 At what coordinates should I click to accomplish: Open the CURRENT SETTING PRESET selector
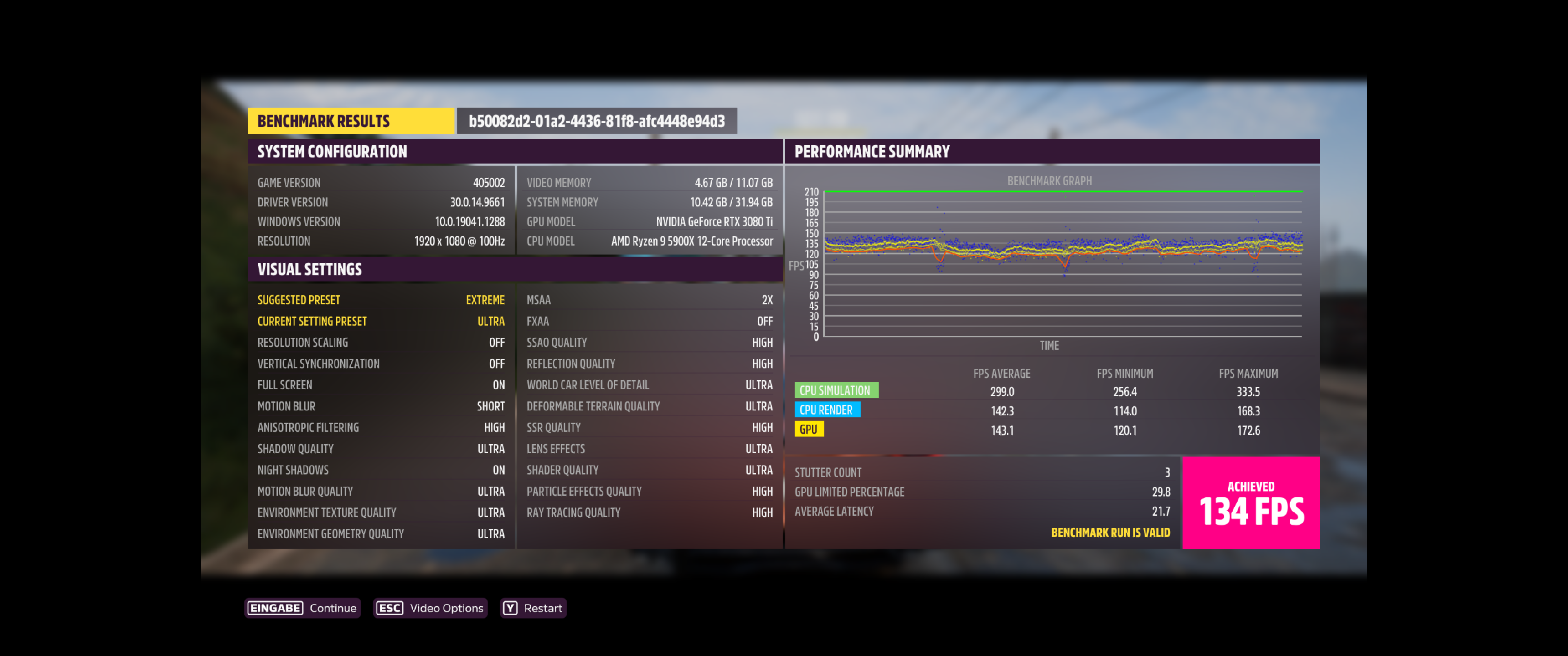(x=381, y=321)
